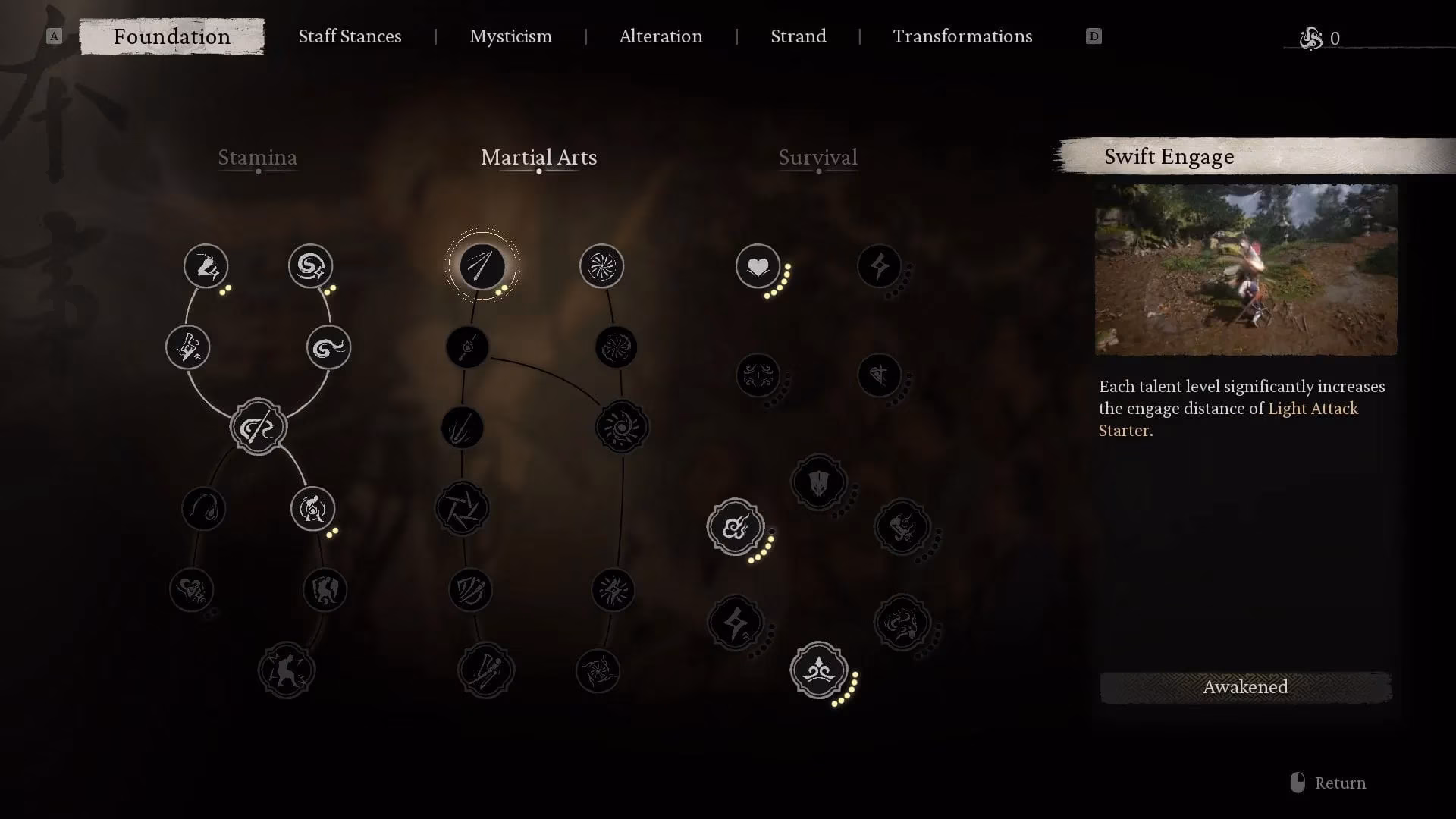The height and width of the screenshot is (819, 1456).
Task: Select the pinwheel blades talent in Martial Arts column
Action: (462, 509)
